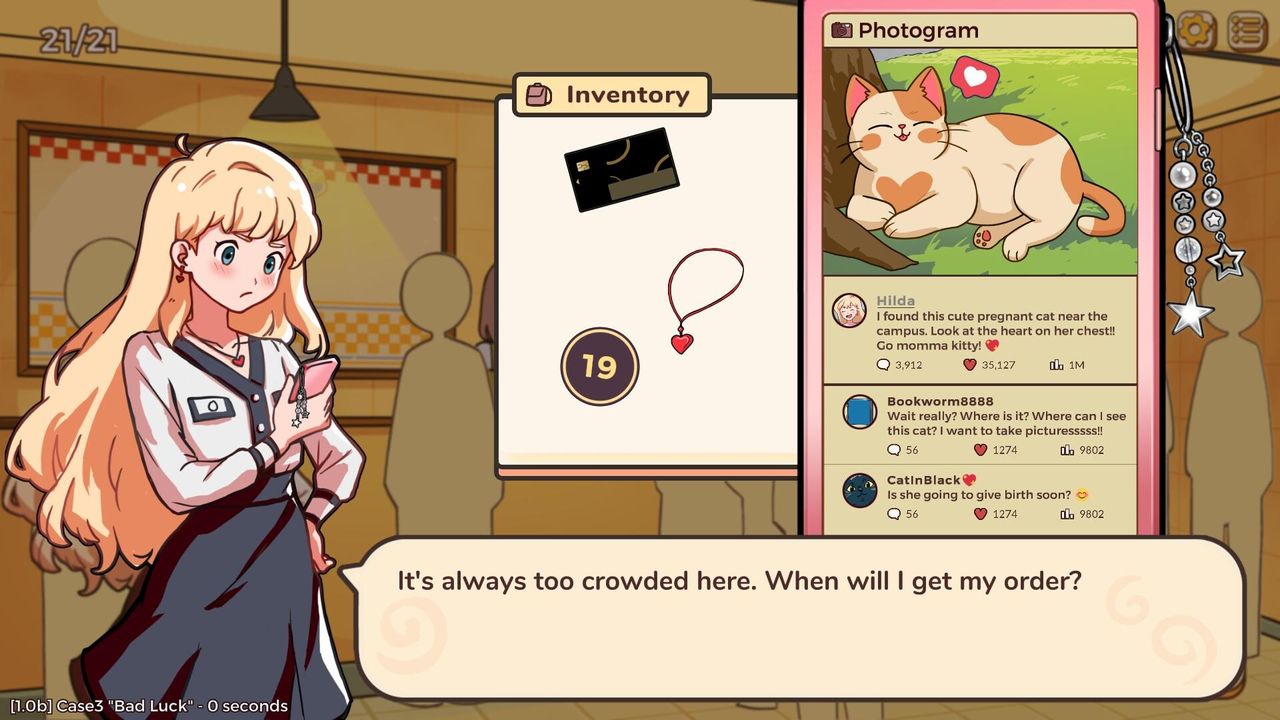Open Bookworm8888's blue avatar
Viewport: 1280px width, 720px height.
coord(859,412)
